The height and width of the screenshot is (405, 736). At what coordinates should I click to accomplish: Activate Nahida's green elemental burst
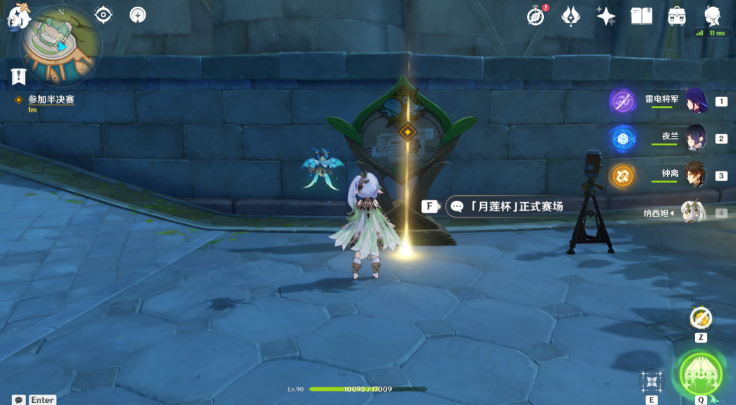point(700,374)
